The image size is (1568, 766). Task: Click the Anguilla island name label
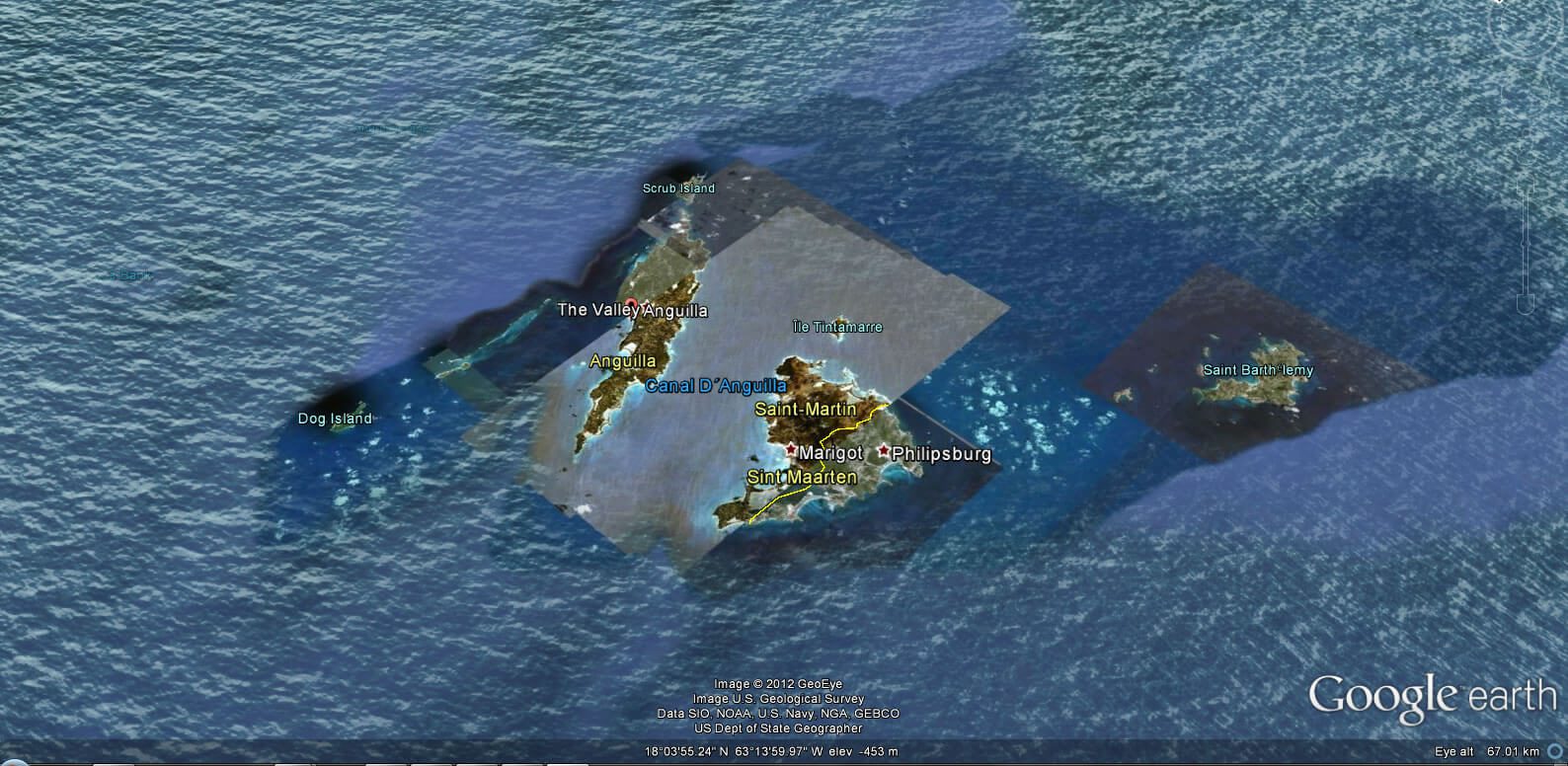pyautogui.click(x=623, y=361)
